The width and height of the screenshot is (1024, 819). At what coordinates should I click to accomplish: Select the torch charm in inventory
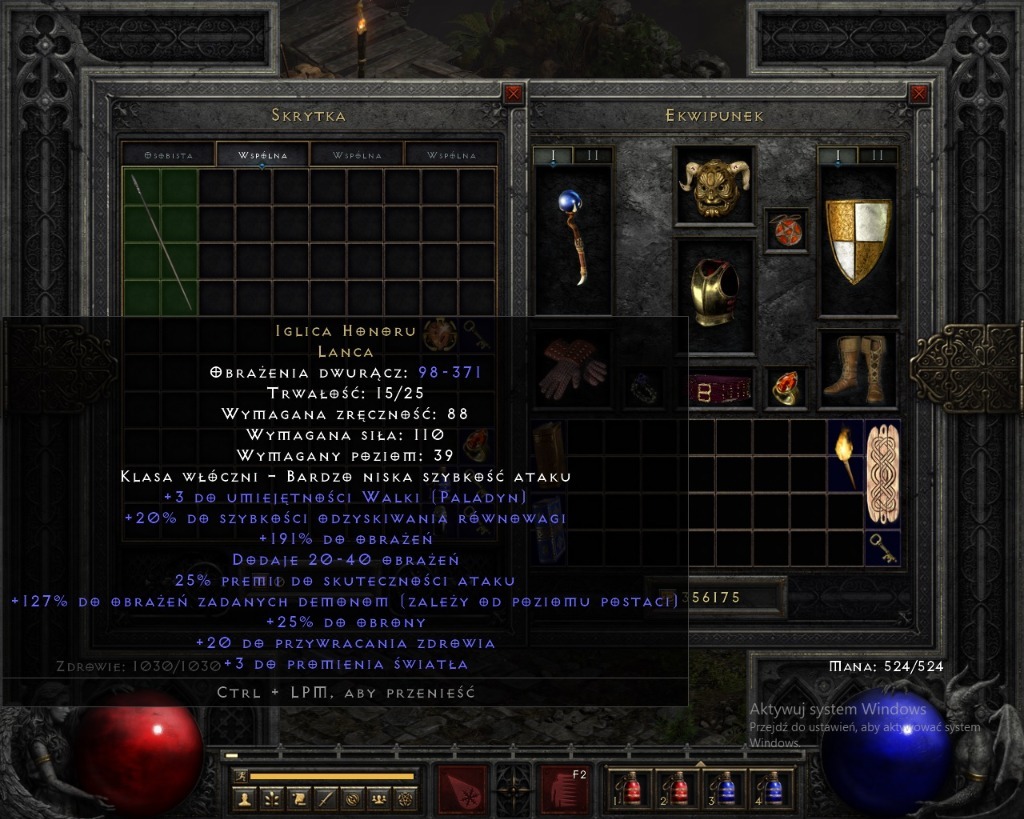point(844,456)
